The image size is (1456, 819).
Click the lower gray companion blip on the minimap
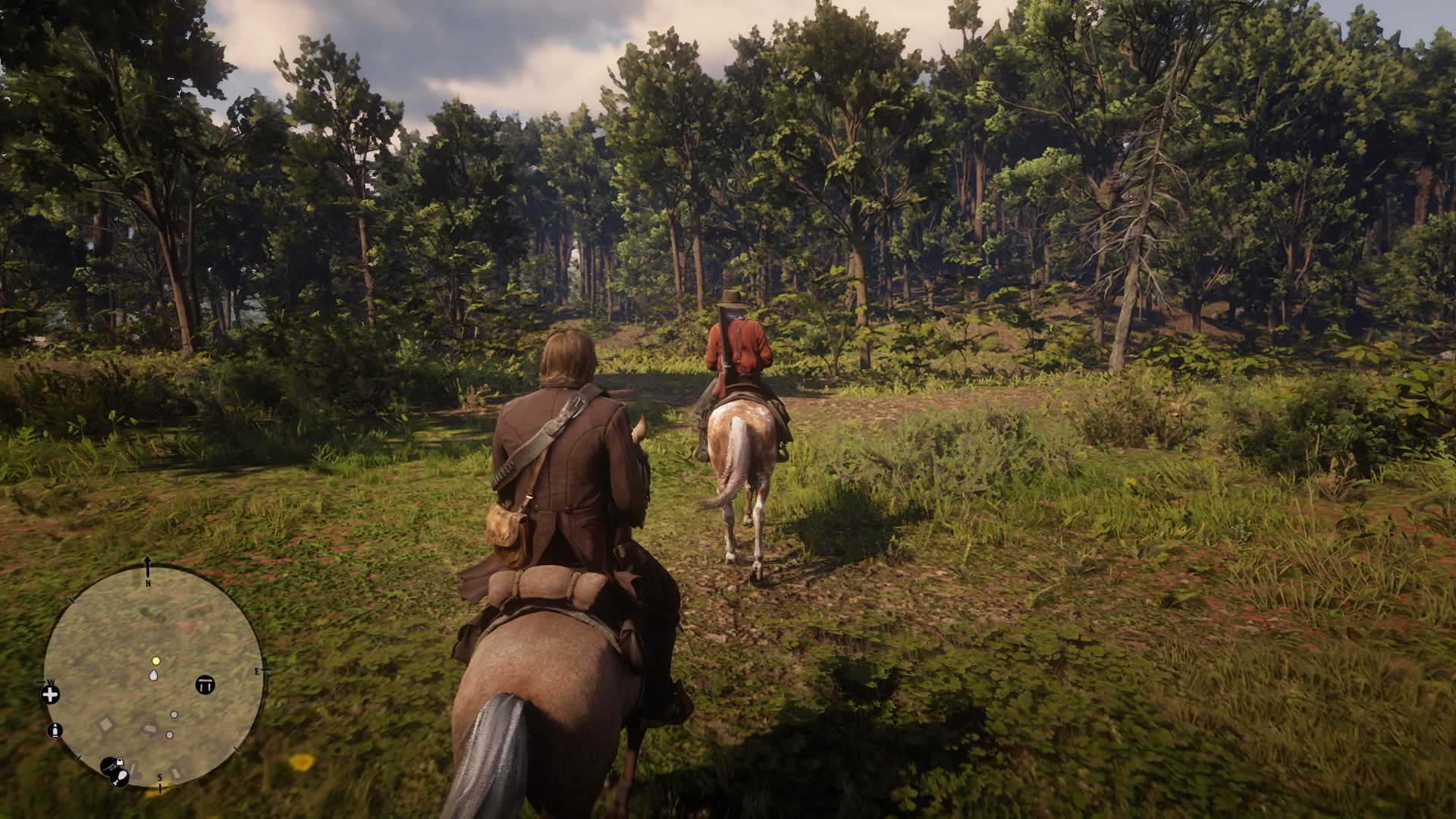pyautogui.click(x=170, y=735)
